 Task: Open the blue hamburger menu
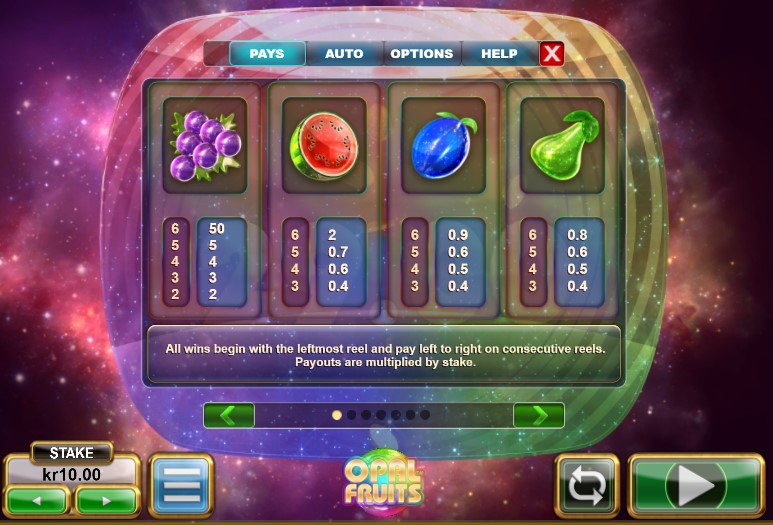(181, 486)
